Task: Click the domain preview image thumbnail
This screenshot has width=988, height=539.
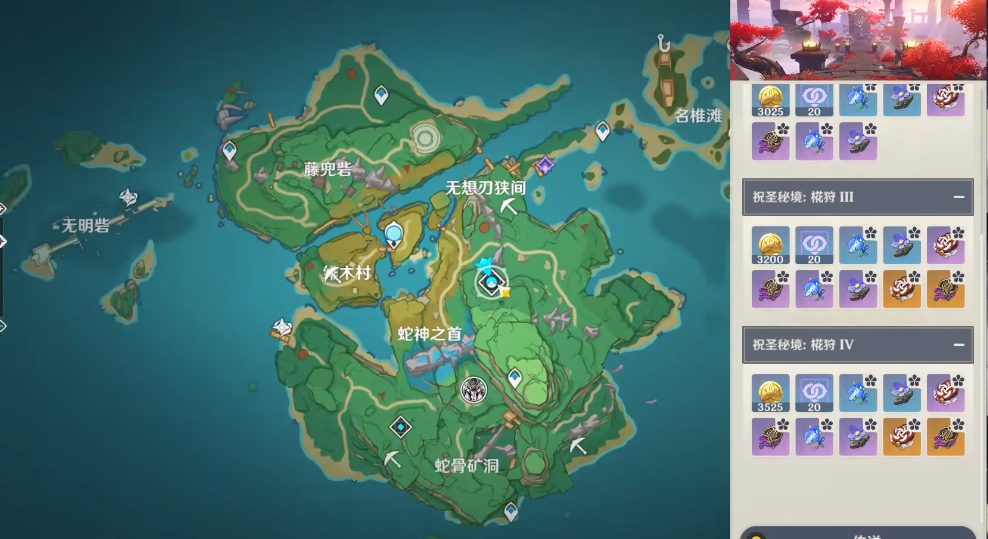Action: click(858, 40)
